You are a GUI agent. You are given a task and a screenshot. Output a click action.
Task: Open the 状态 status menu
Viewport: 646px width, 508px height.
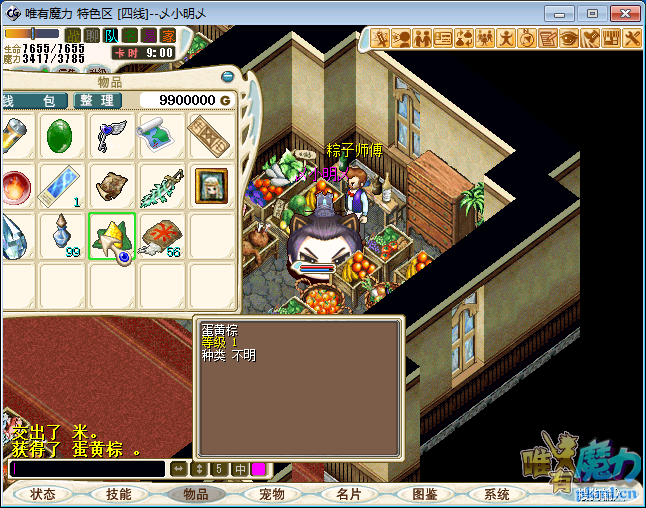pyautogui.click(x=43, y=494)
